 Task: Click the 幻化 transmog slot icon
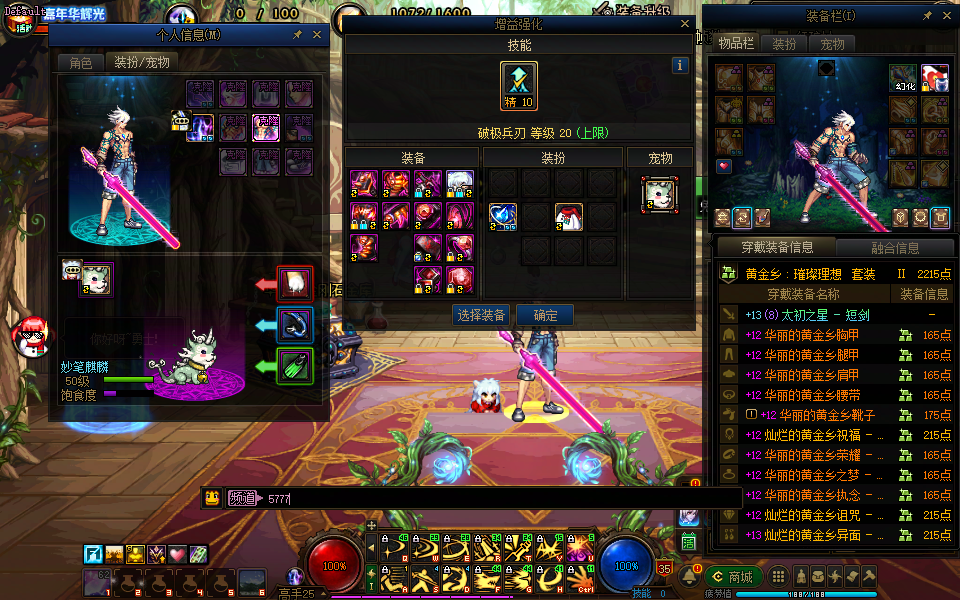[904, 78]
